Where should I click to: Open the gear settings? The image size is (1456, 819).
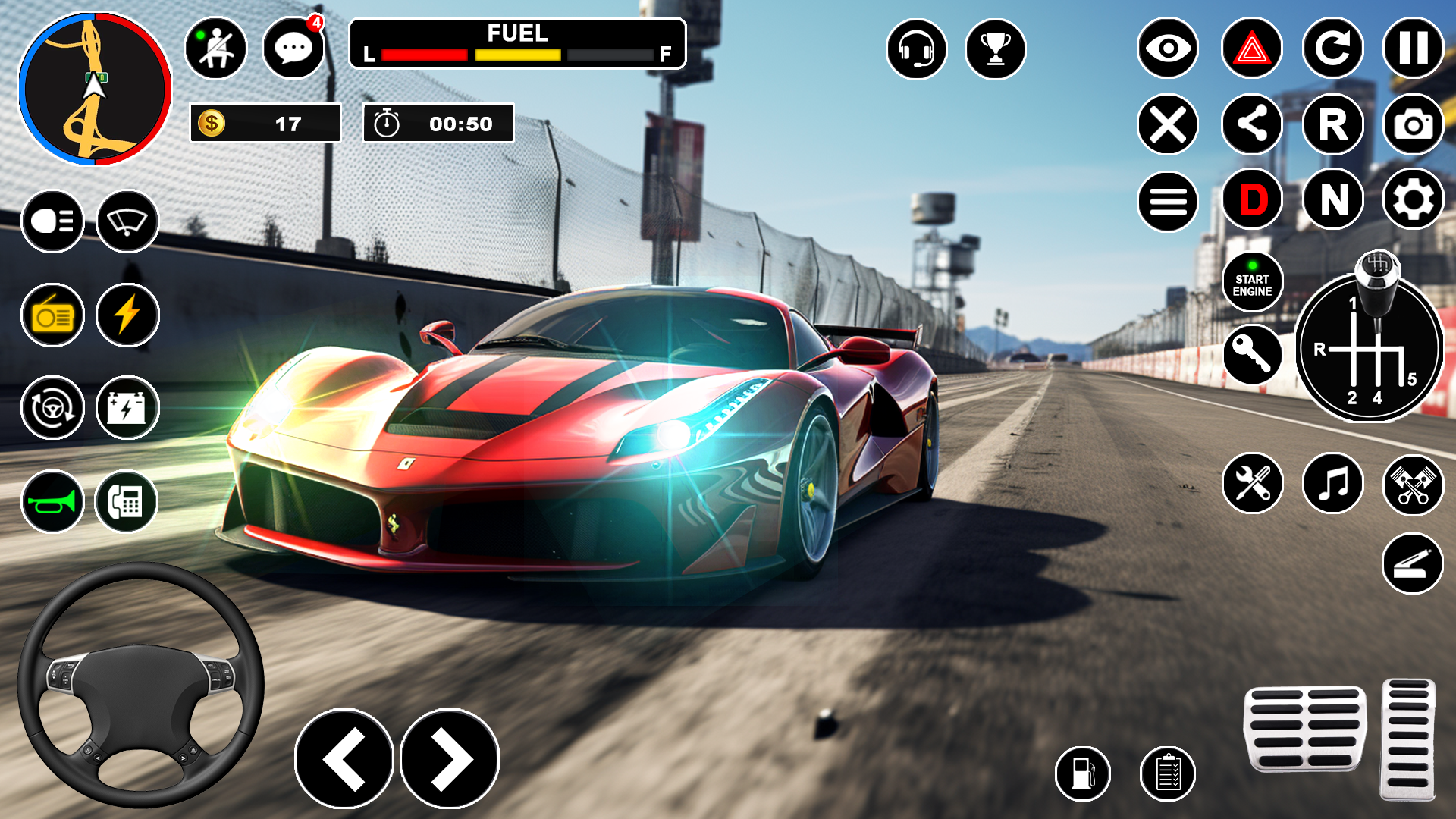(1413, 200)
